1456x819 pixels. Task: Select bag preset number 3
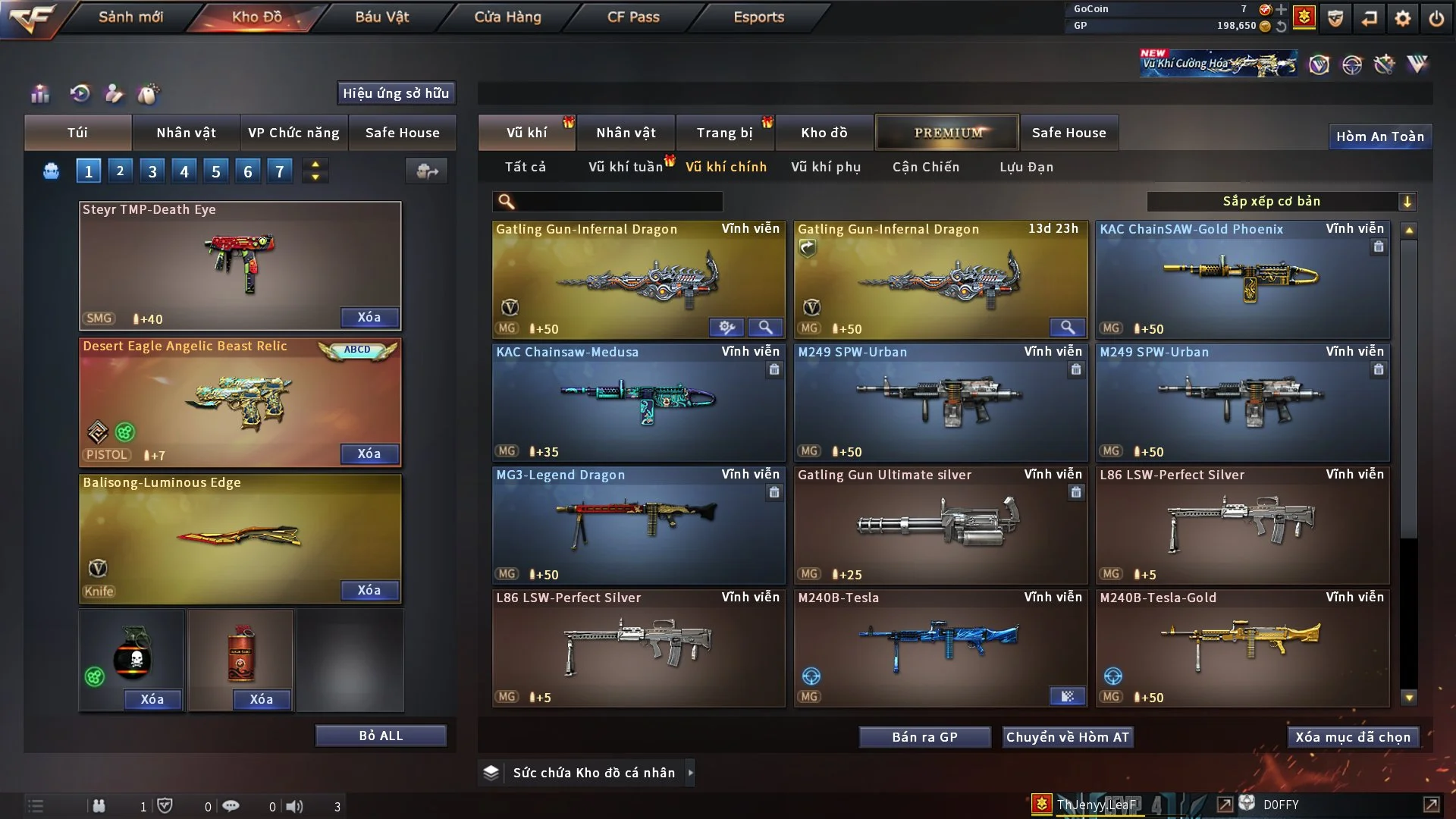click(152, 171)
